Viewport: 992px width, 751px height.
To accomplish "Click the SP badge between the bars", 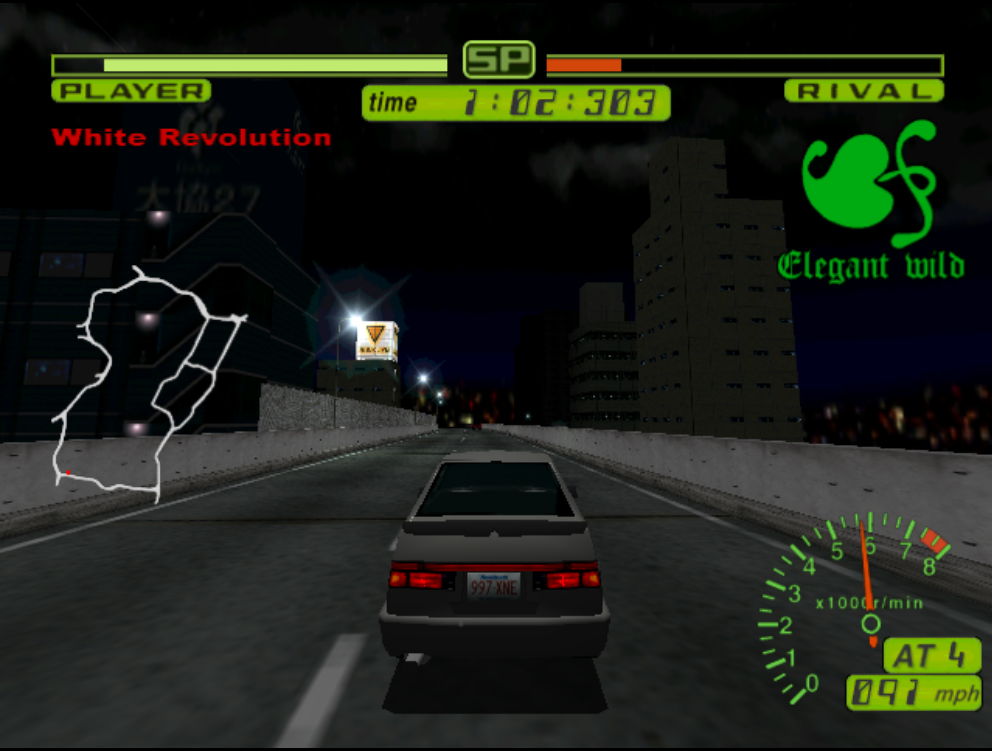I will pos(498,61).
